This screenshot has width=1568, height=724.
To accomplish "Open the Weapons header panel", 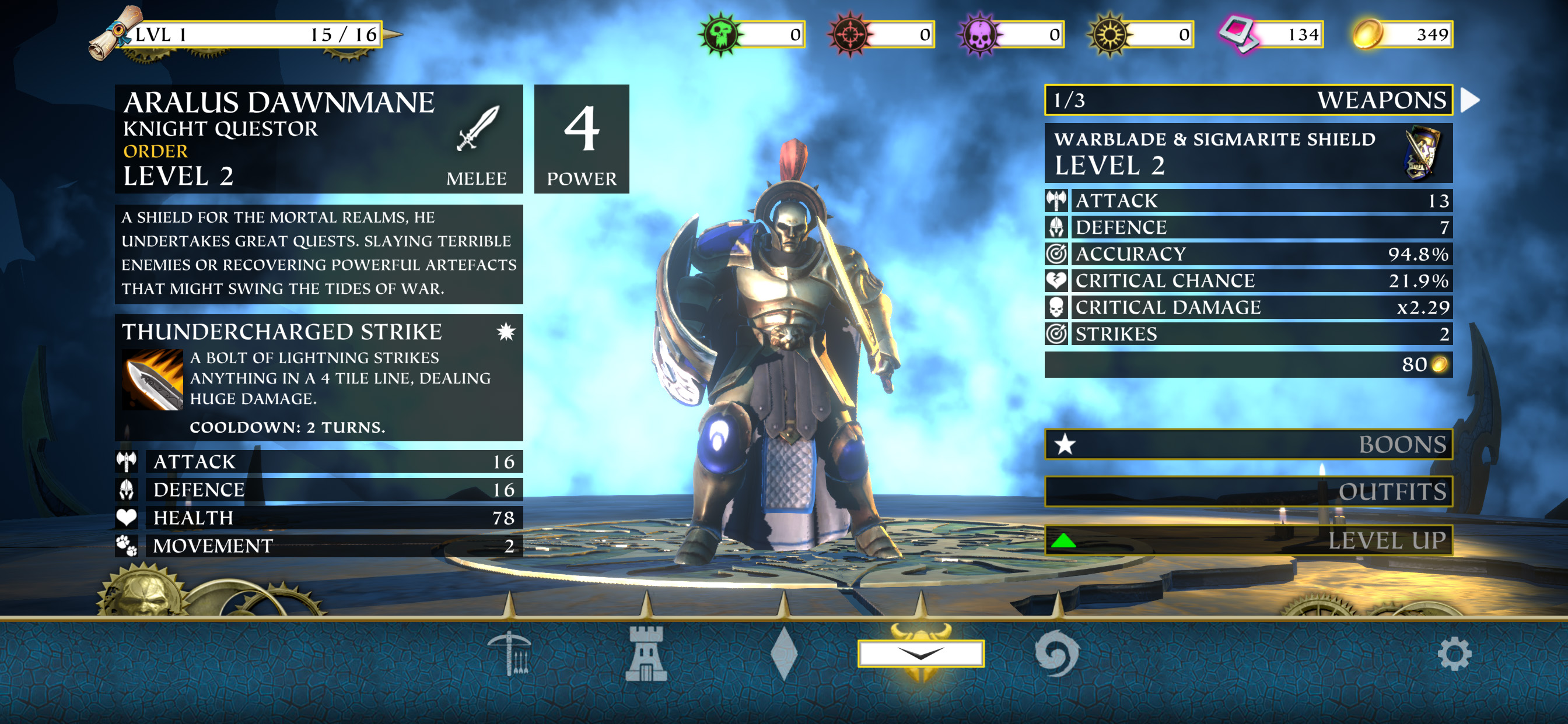I will (1248, 100).
